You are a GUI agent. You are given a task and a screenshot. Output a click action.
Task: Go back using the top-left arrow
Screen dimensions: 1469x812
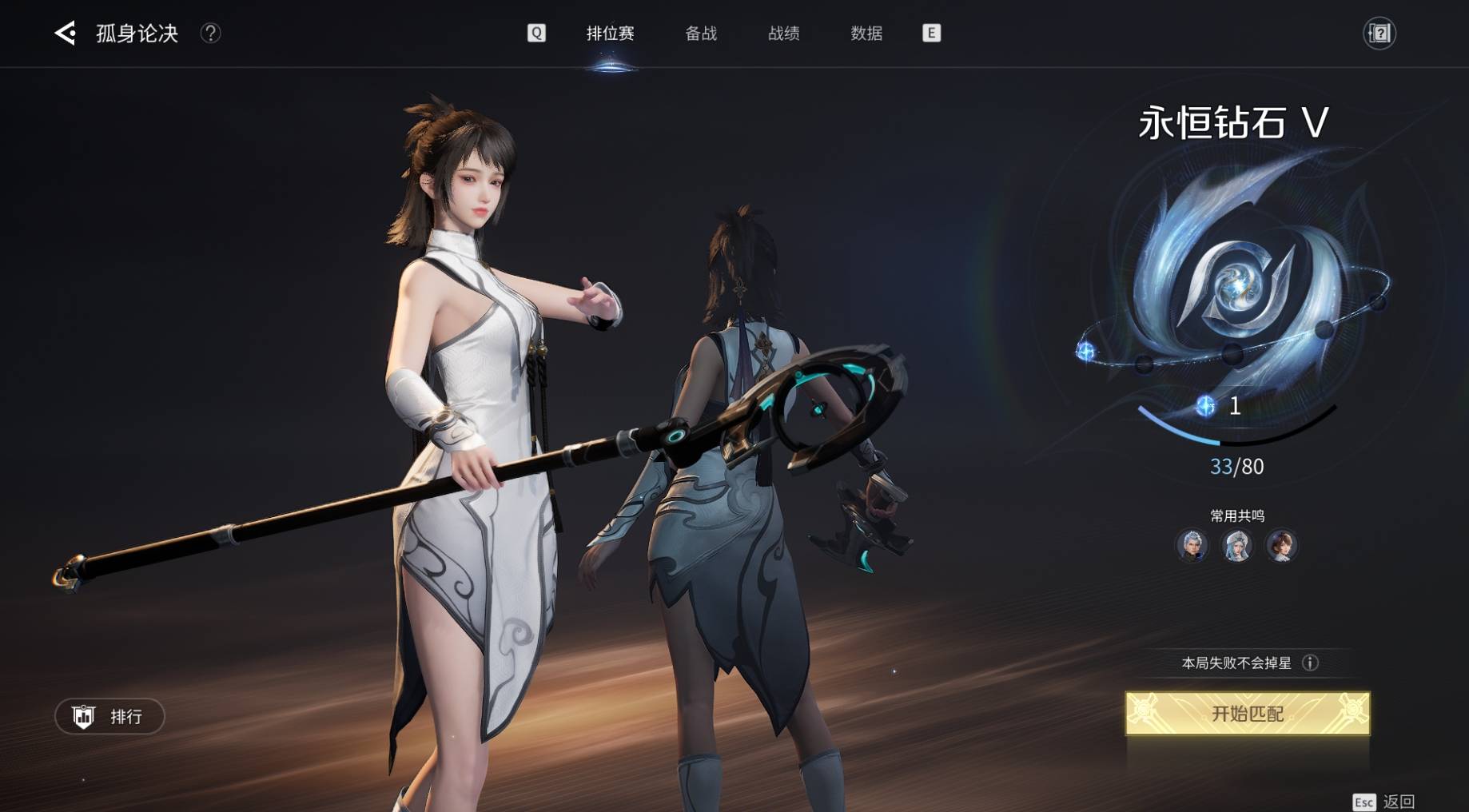65,33
